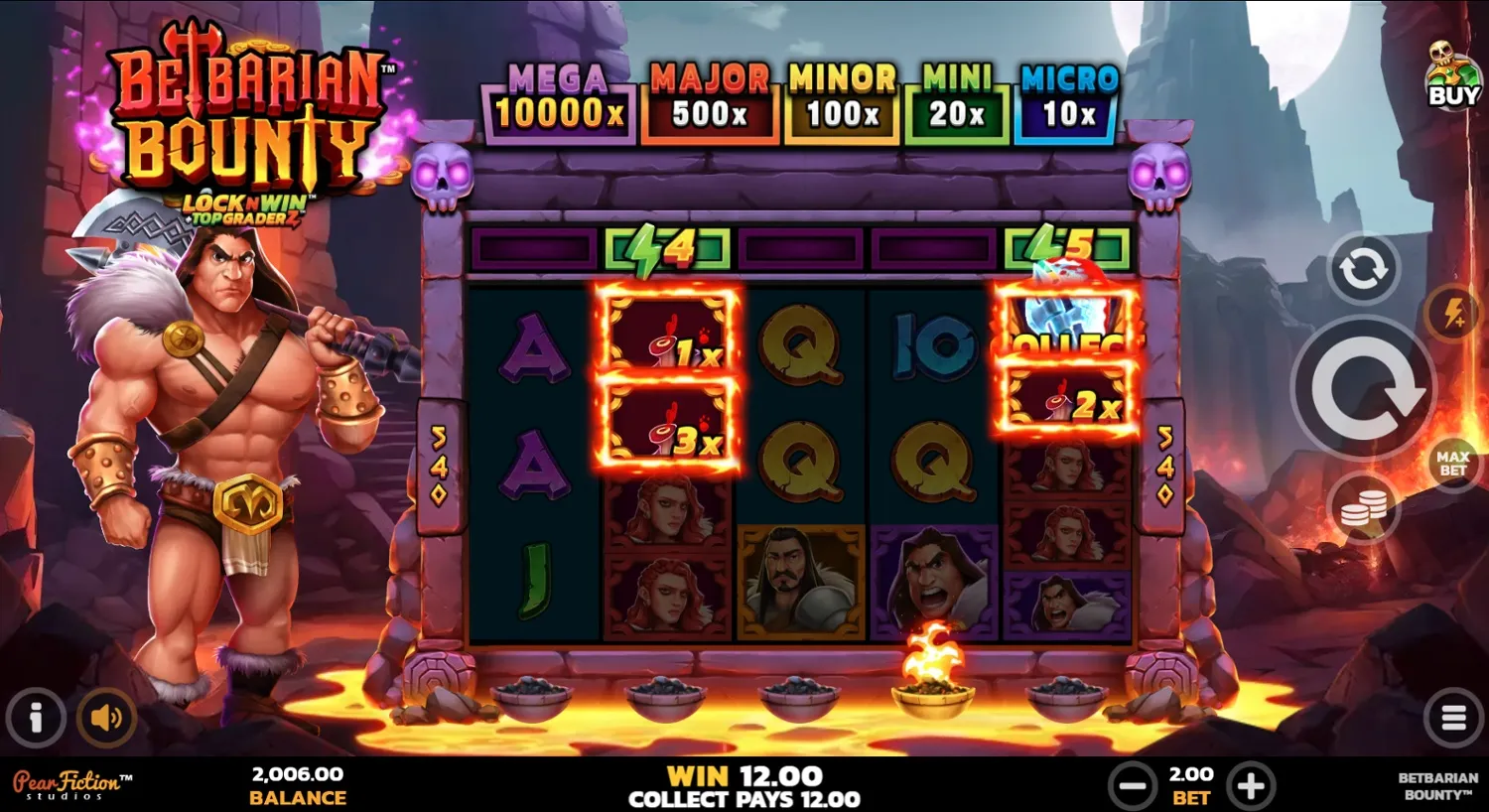This screenshot has height=812, width=1489.
Task: Select the MAJOR 500x jackpot label
Action: (709, 96)
